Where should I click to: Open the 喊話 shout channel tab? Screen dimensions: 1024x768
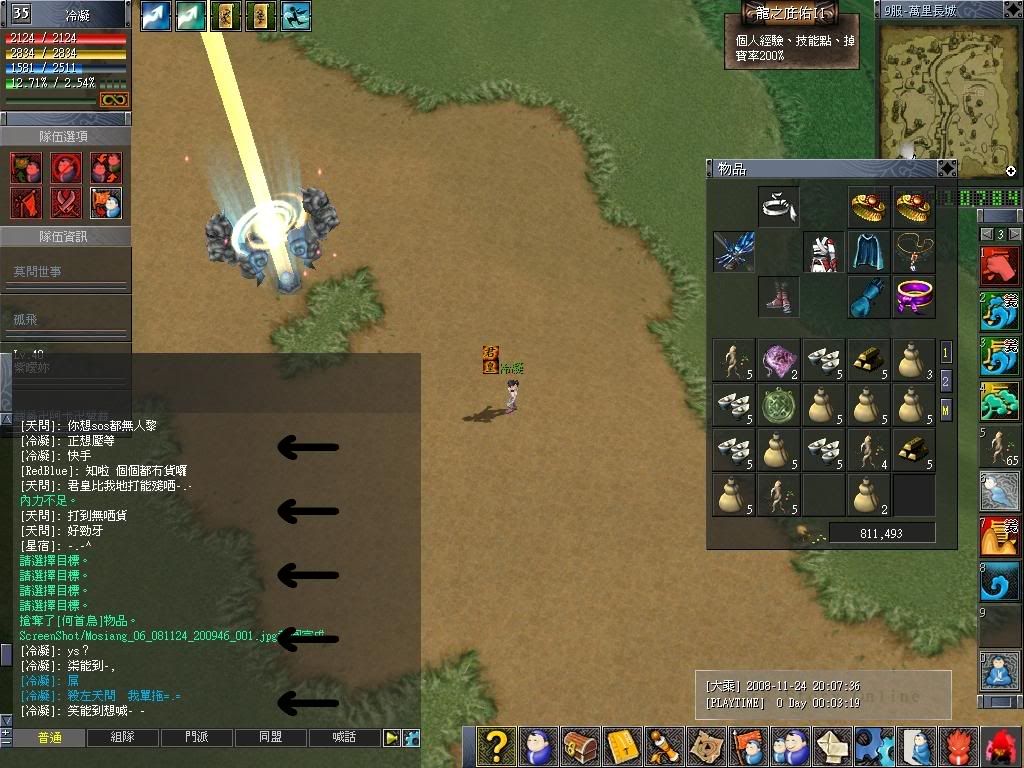click(344, 738)
